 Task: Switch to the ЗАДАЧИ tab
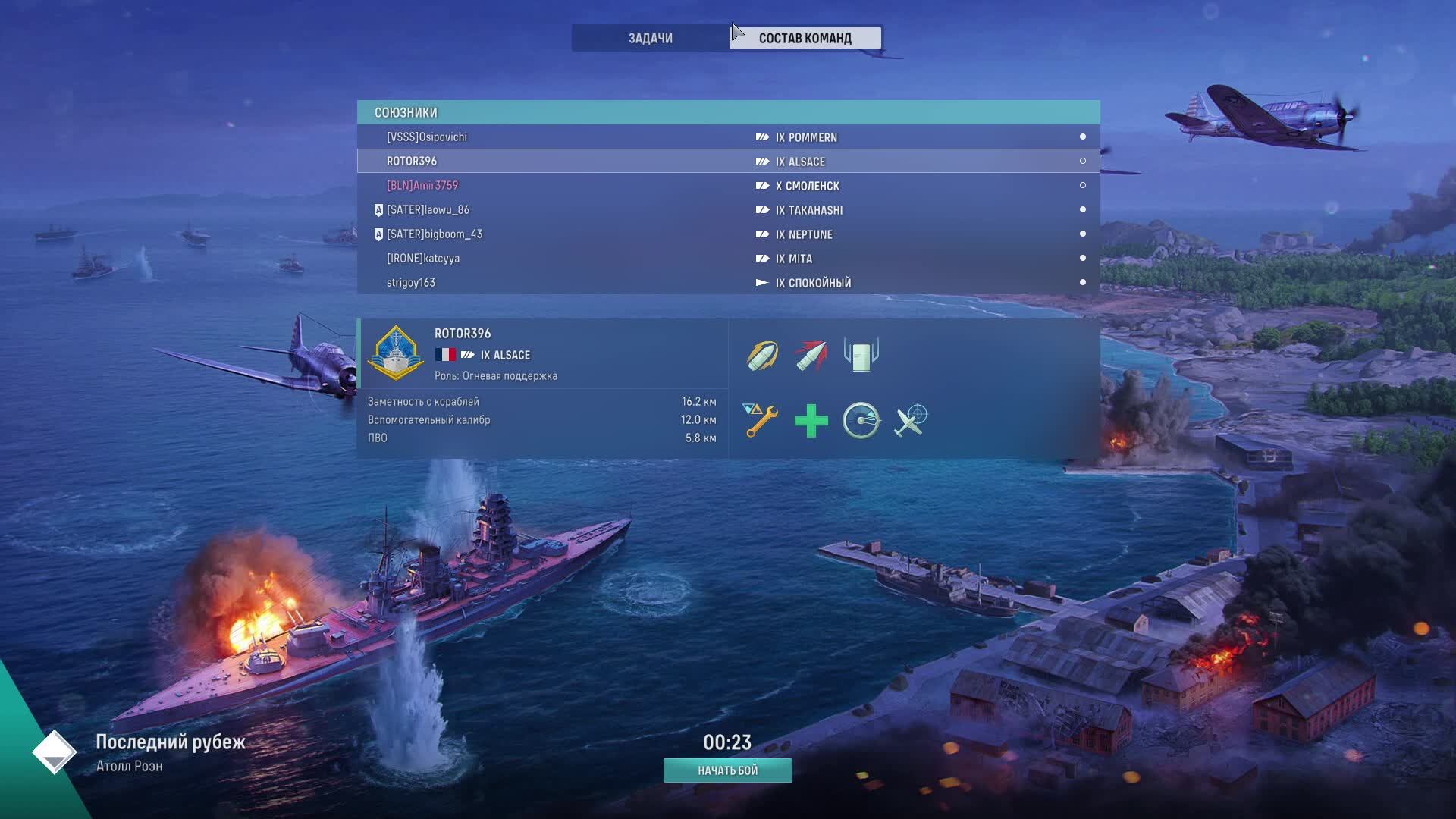point(650,38)
